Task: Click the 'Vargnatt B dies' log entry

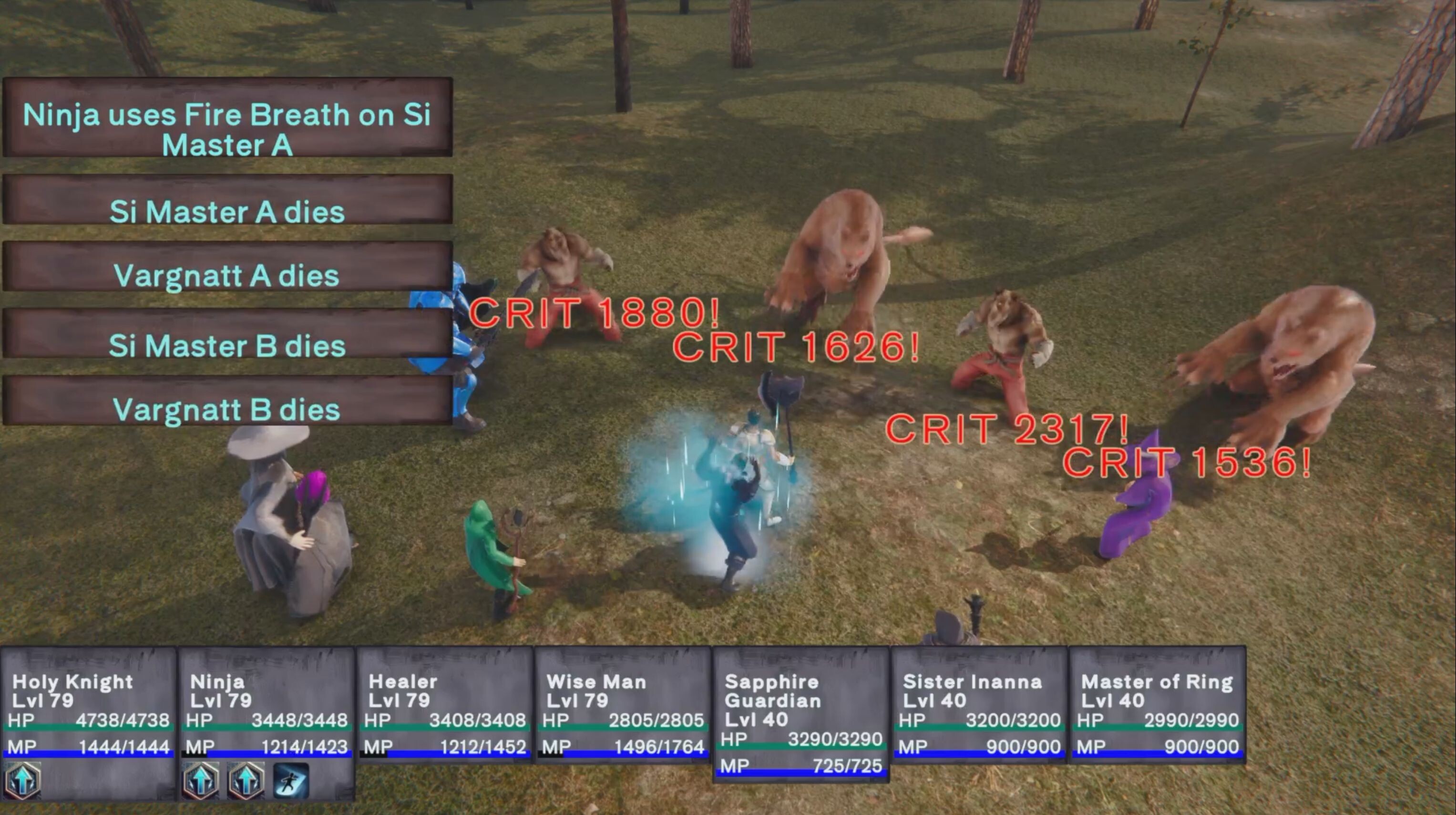Action: tap(226, 410)
